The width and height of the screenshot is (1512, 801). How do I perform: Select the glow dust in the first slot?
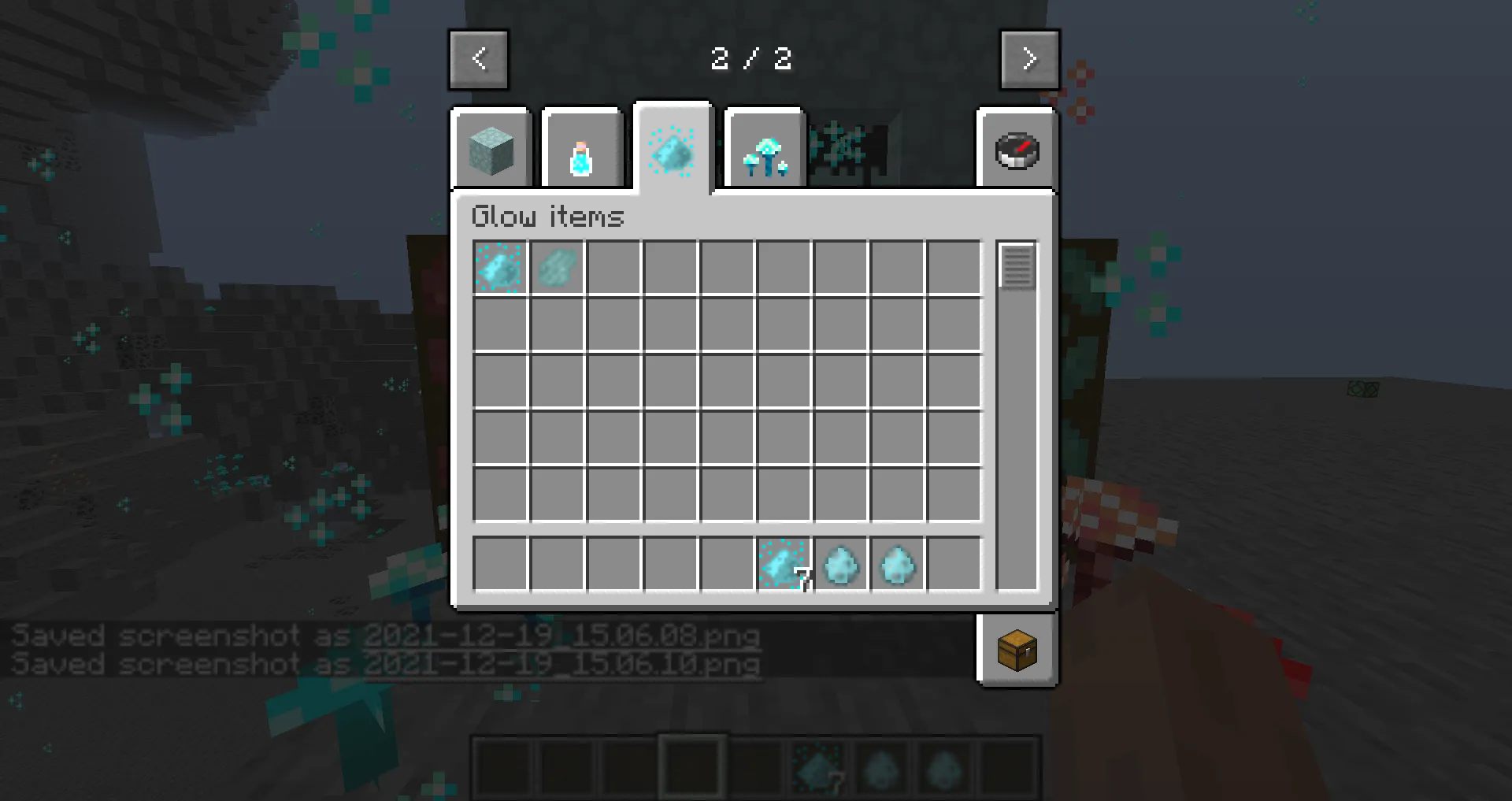[x=499, y=268]
